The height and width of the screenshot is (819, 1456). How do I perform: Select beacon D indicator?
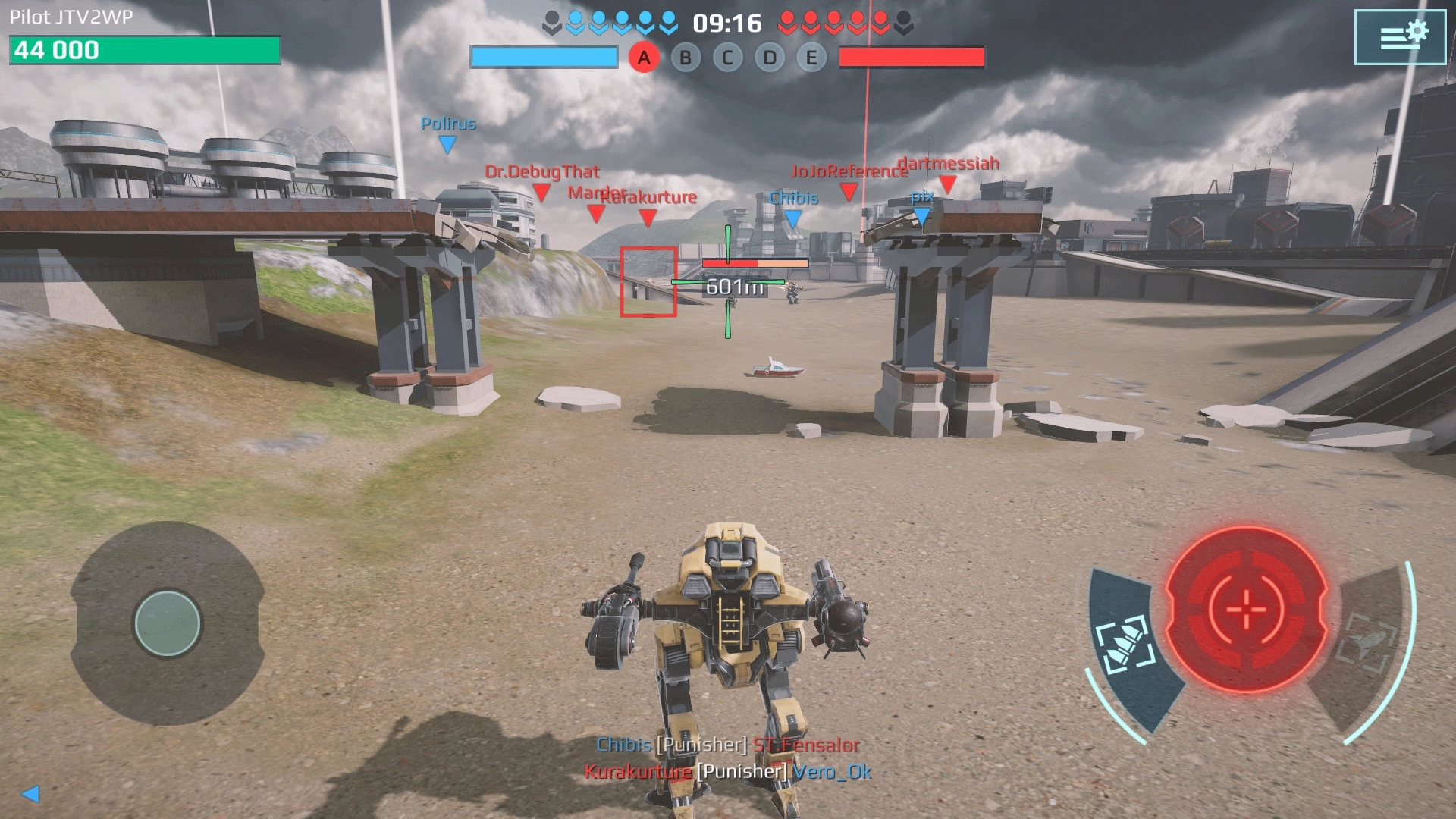pyautogui.click(x=770, y=58)
